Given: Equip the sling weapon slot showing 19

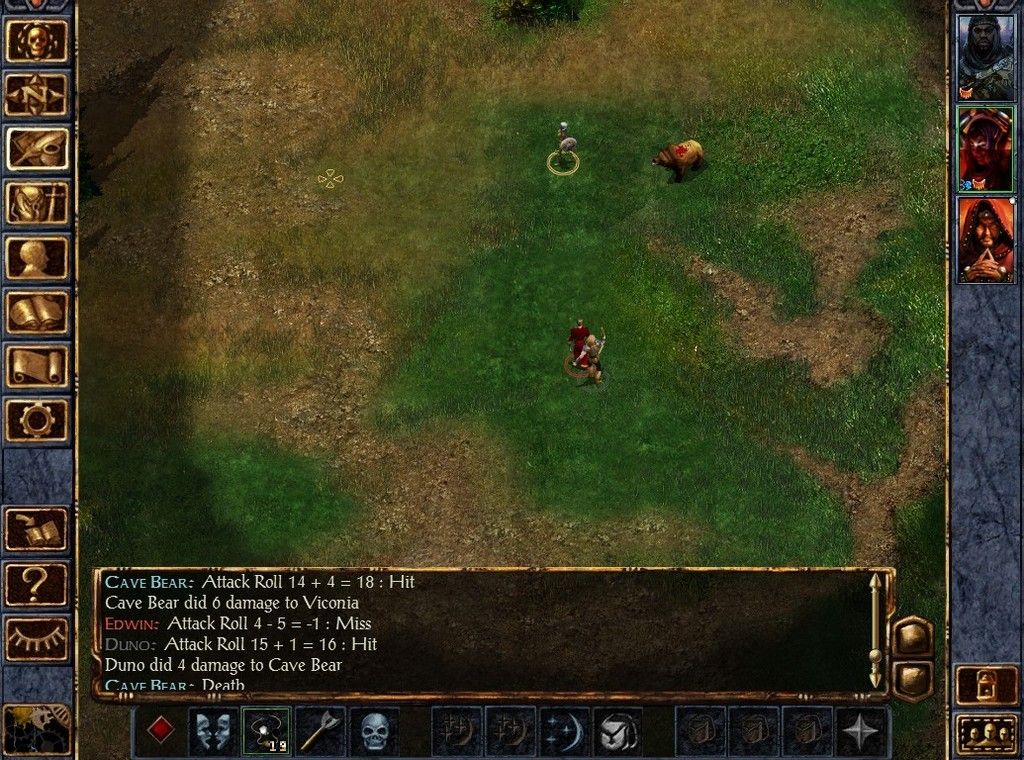Looking at the screenshot, I should (x=267, y=731).
